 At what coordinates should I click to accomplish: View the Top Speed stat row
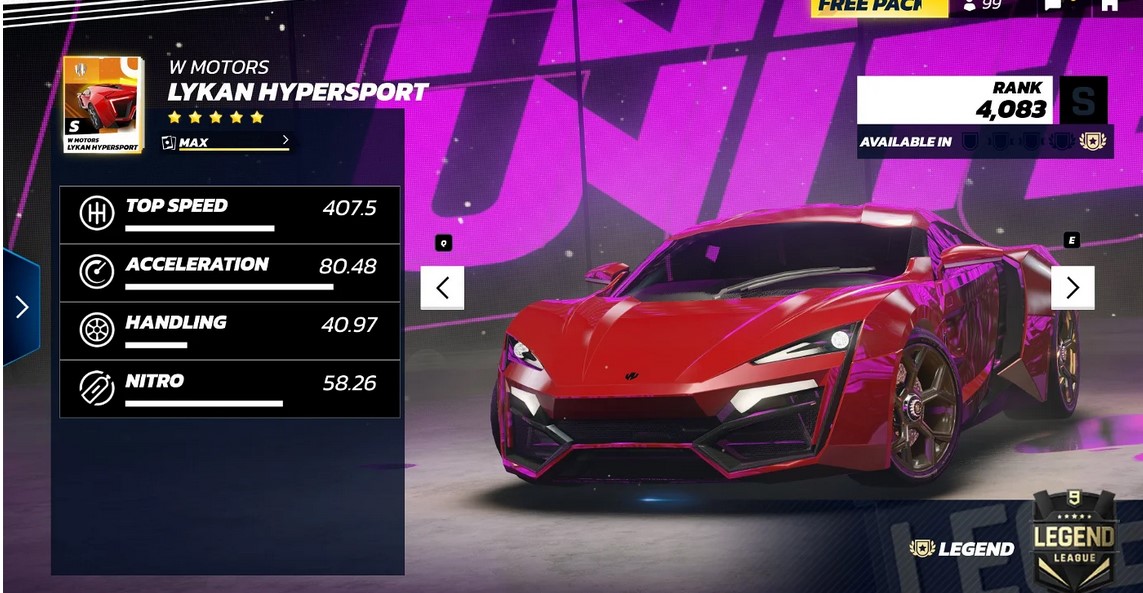click(x=230, y=214)
